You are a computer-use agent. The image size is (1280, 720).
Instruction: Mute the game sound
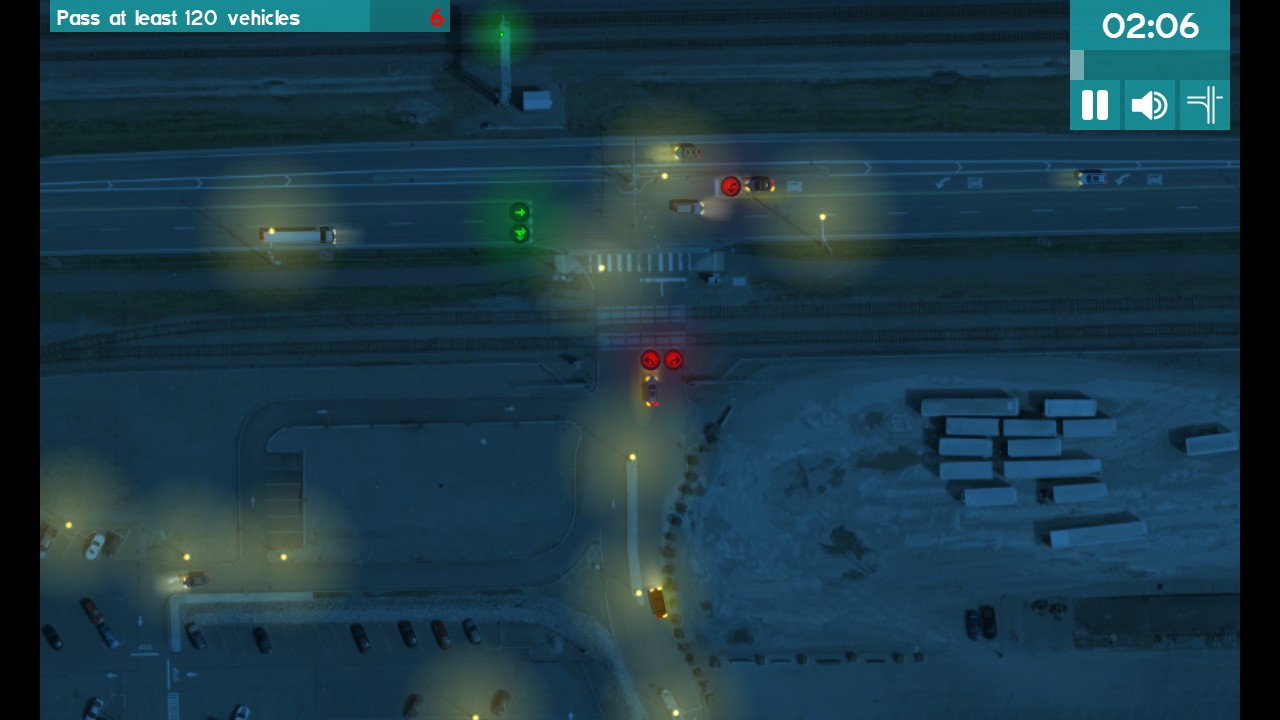(x=1149, y=104)
